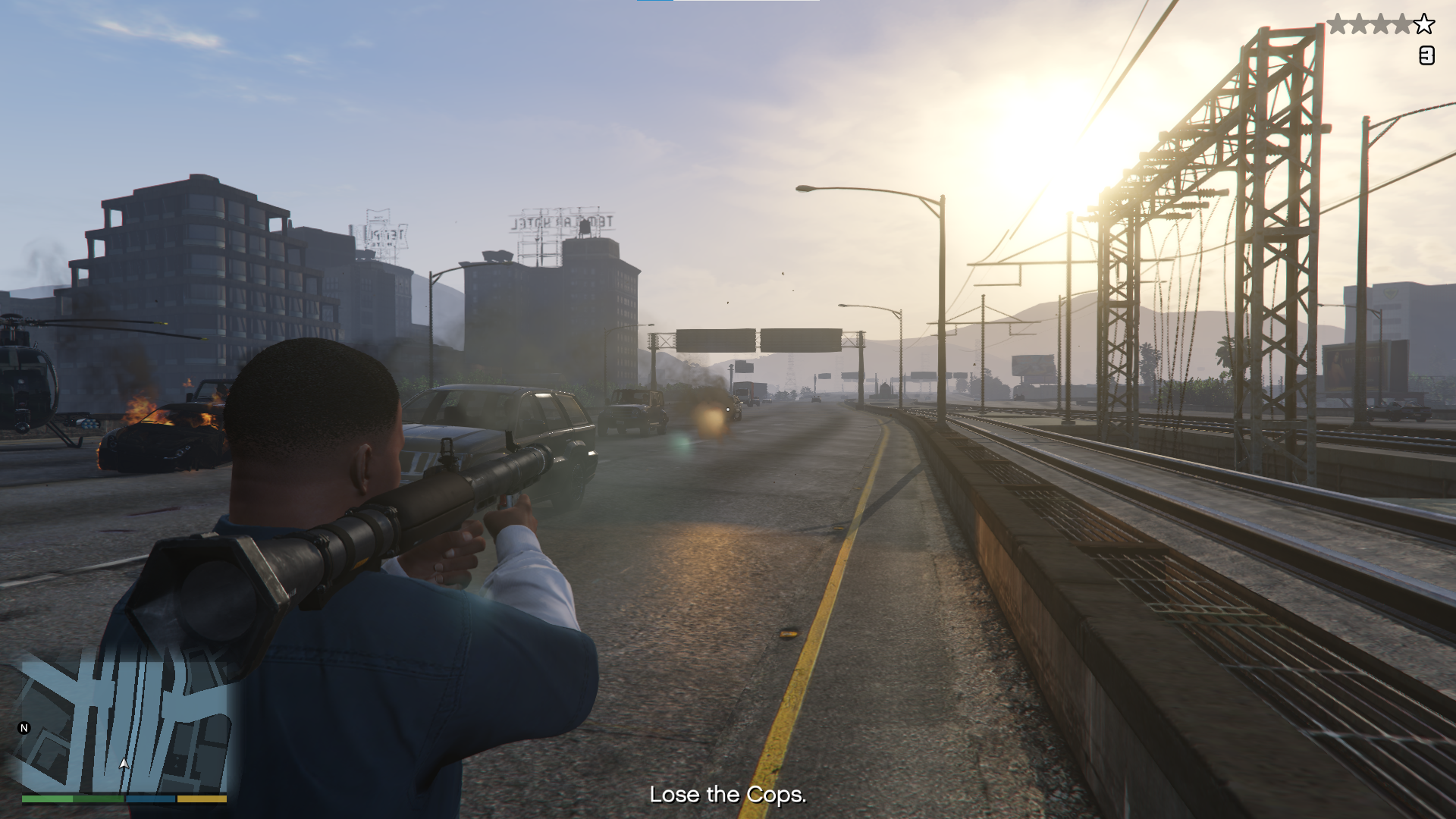Click the white player arrow on the minimap
Image resolution: width=1456 pixels, height=819 pixels.
coord(124,764)
